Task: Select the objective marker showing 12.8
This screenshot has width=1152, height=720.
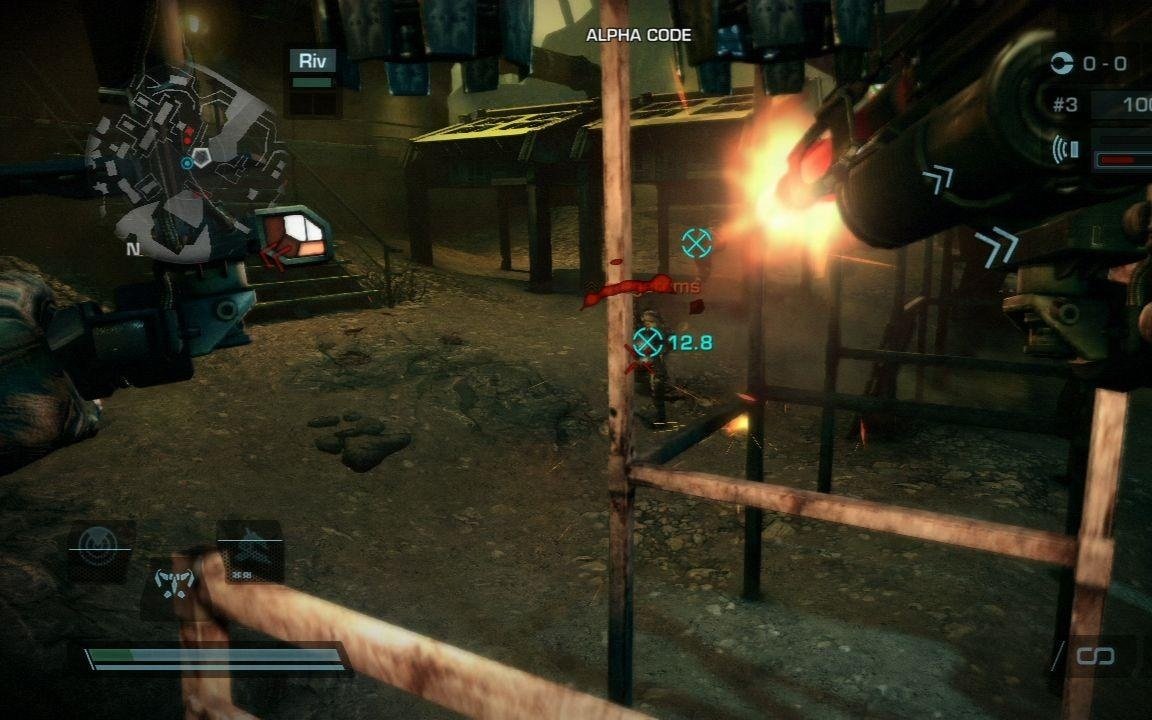Action: (648, 343)
